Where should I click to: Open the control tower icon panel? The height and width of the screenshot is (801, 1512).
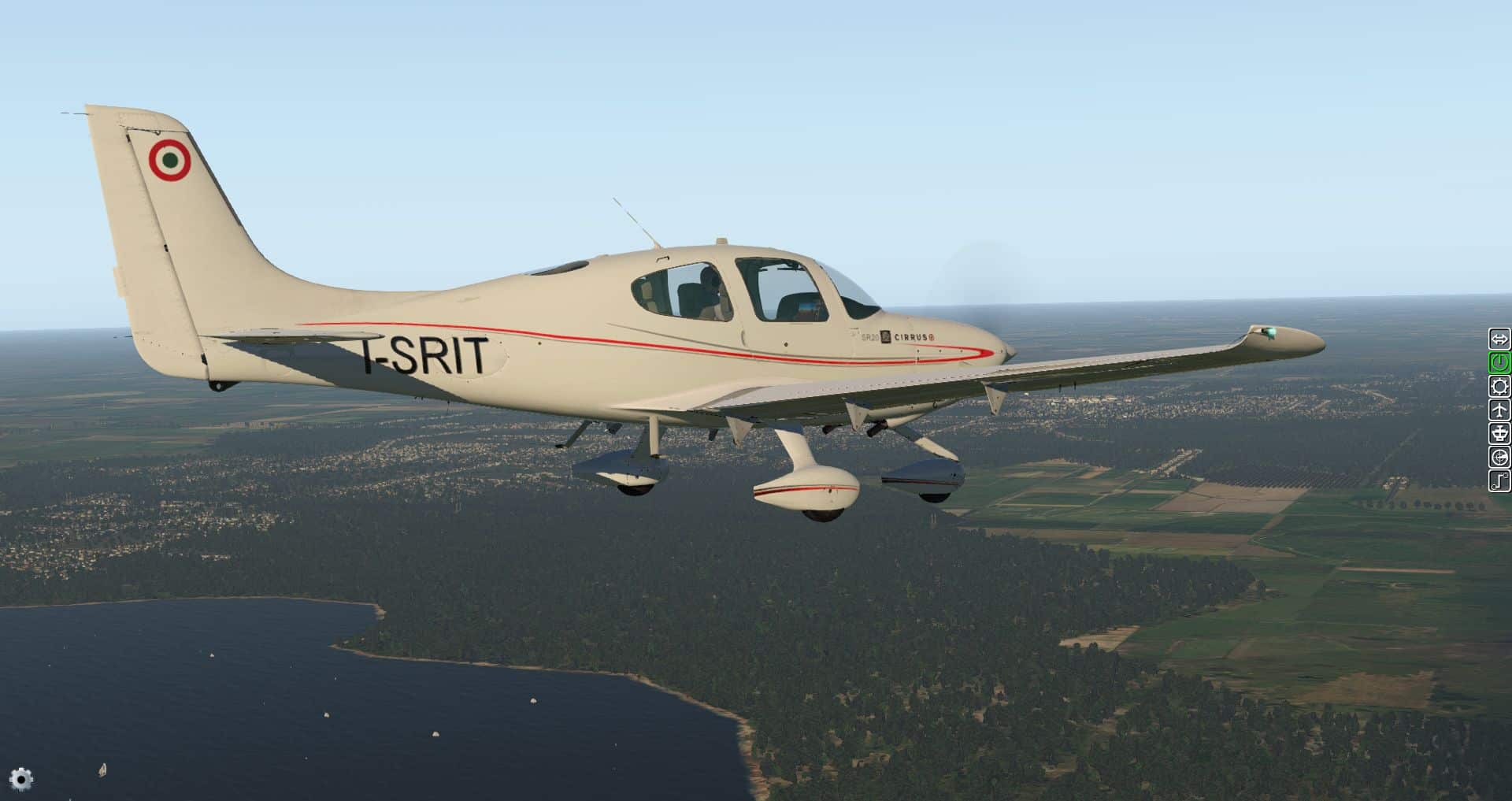[x=1499, y=433]
